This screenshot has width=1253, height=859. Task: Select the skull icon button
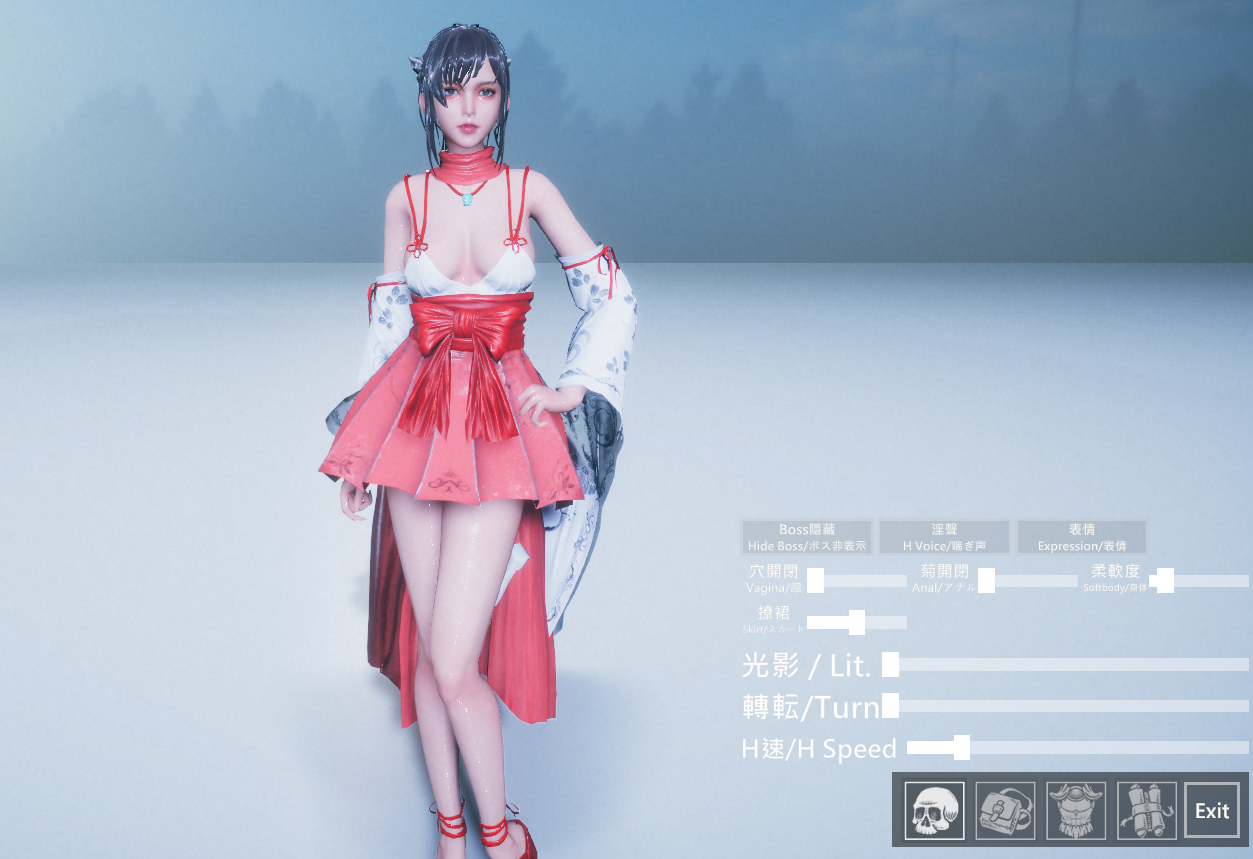tap(934, 810)
